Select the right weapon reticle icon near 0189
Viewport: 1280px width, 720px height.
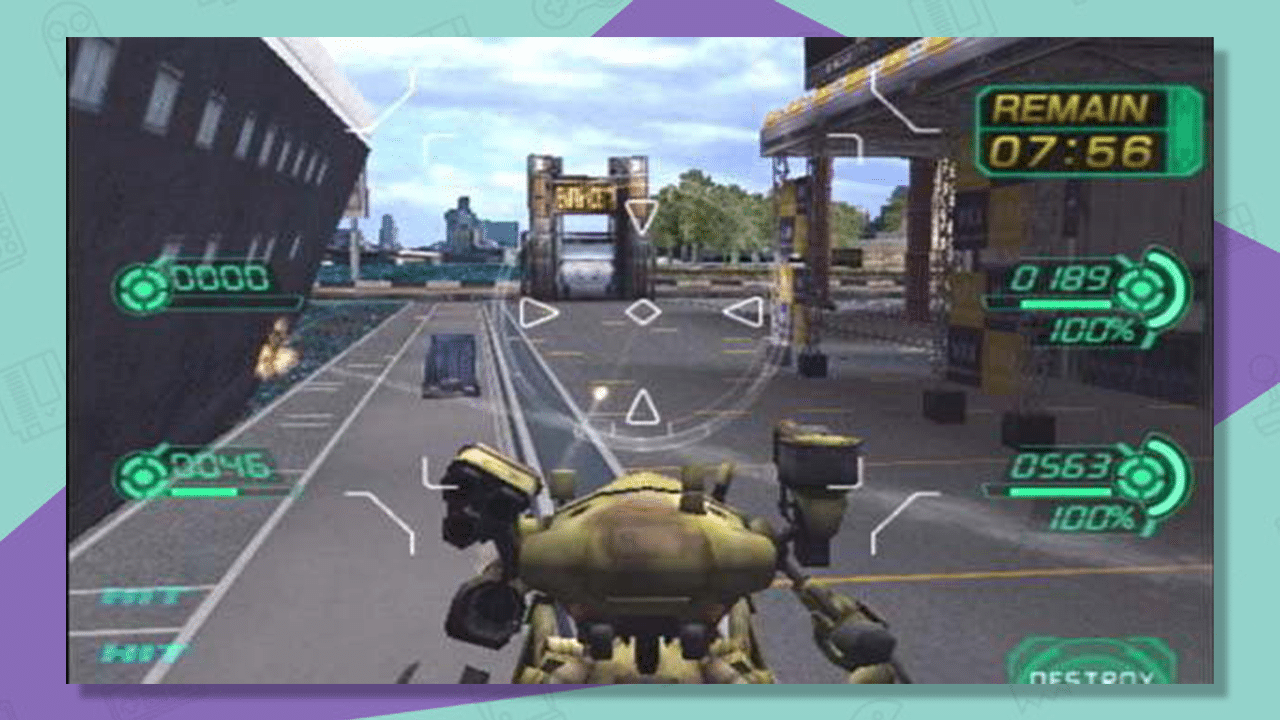(1140, 289)
